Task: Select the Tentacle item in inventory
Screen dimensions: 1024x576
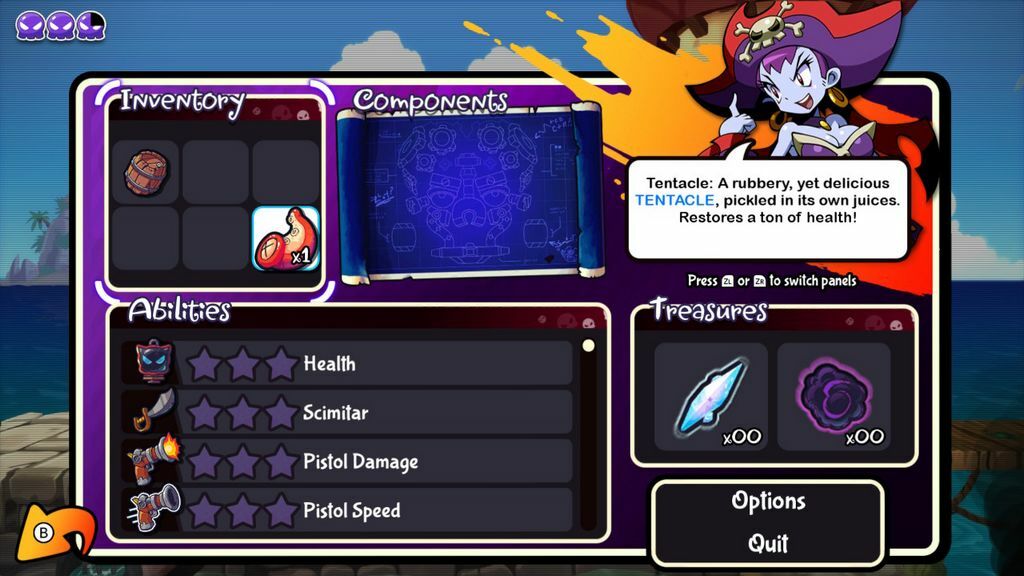Action: [x=285, y=241]
